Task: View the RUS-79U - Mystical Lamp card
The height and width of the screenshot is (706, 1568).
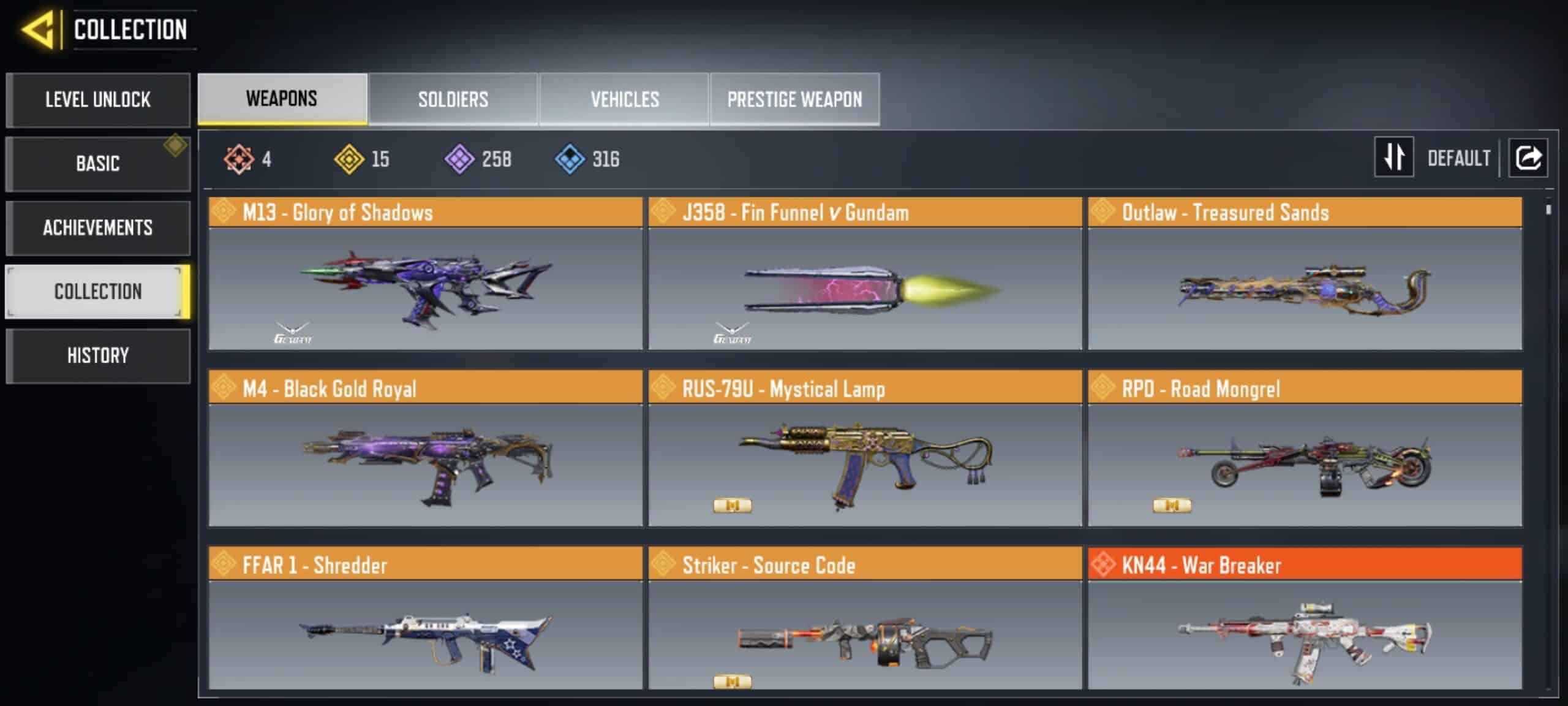Action: click(865, 449)
